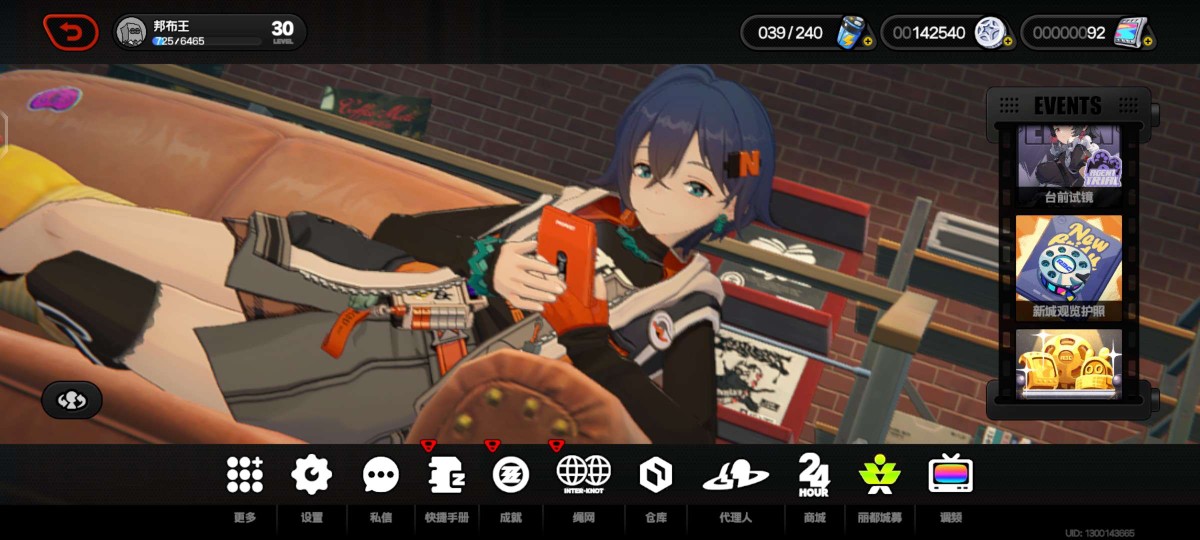Click the round icon button above the menu bar

71,400
